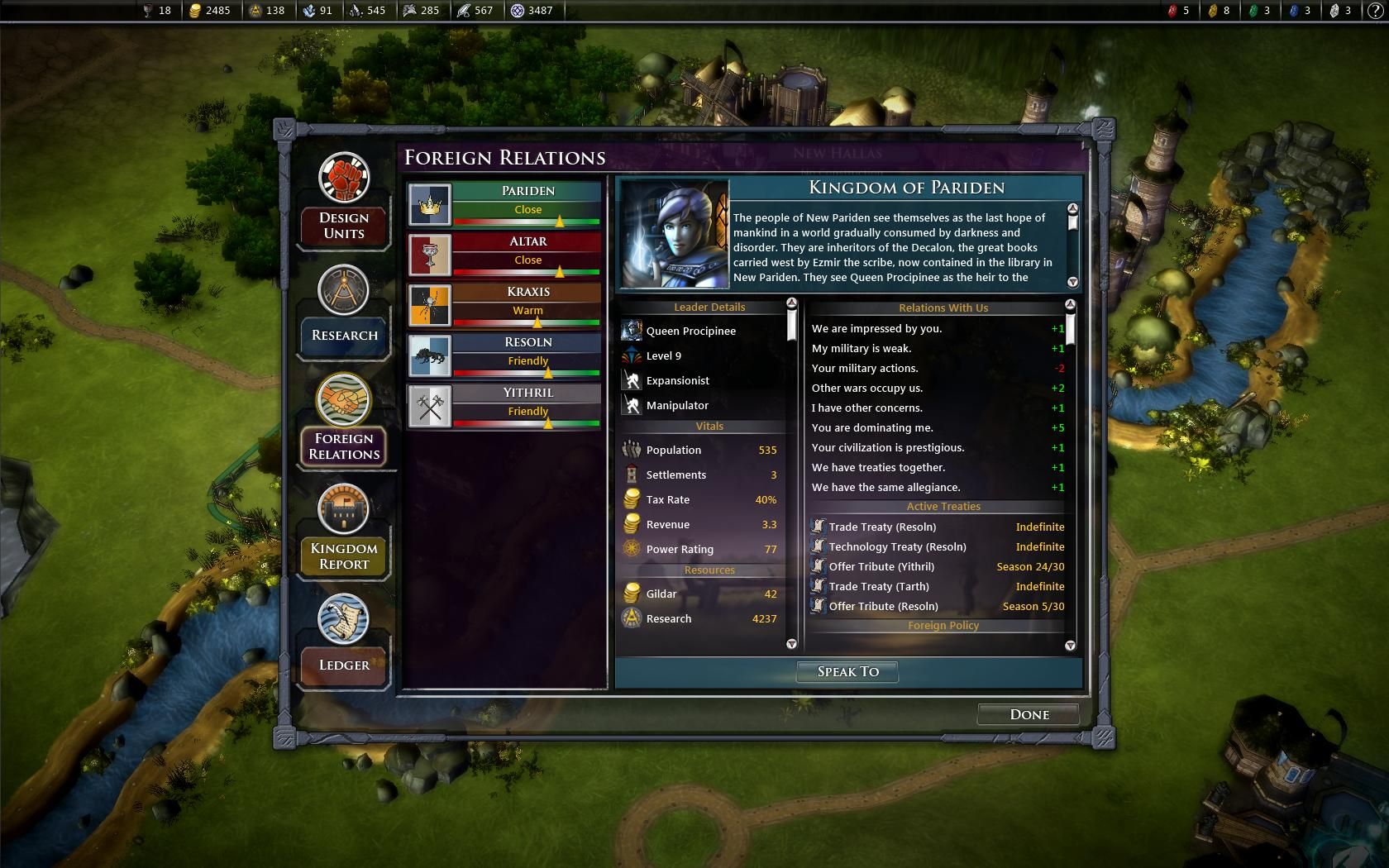Click the Offer Tribute (Yithril) treaty entry
The image size is (1389, 868).
[x=881, y=566]
